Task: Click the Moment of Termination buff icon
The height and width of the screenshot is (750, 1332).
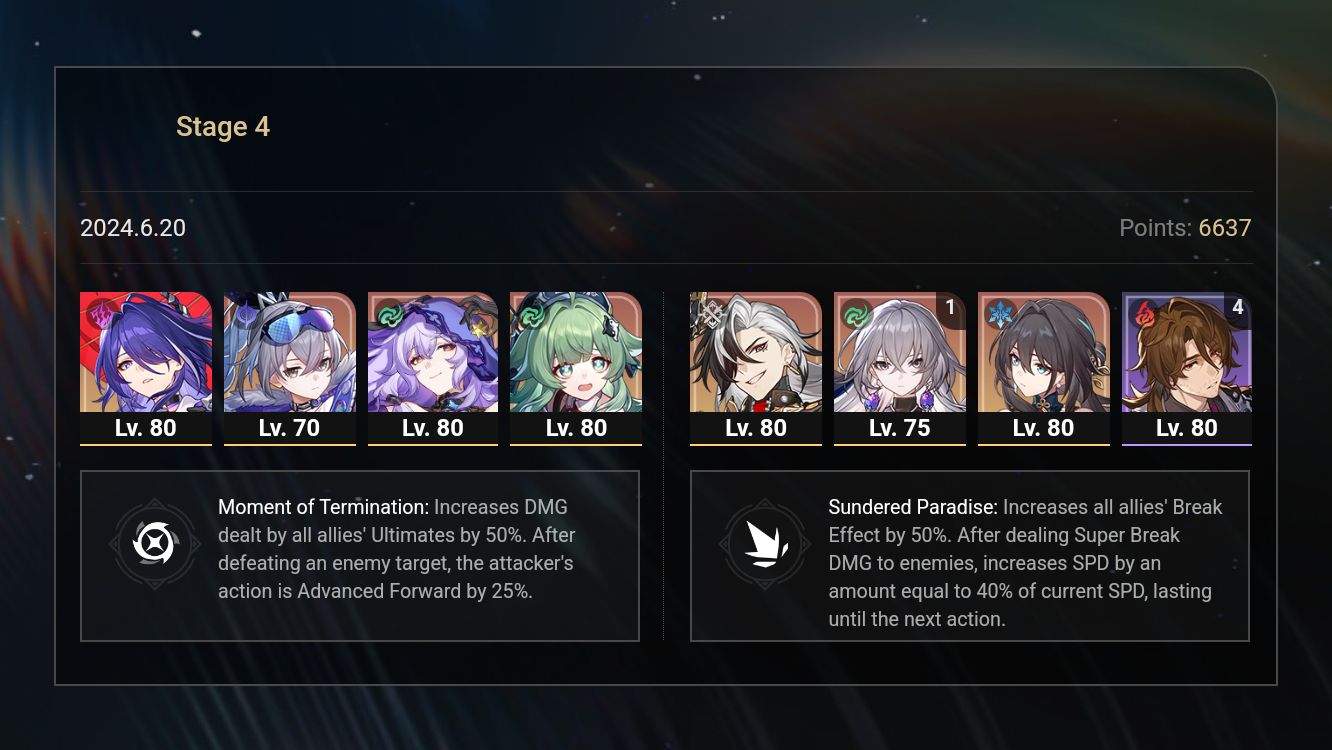Action: (156, 545)
